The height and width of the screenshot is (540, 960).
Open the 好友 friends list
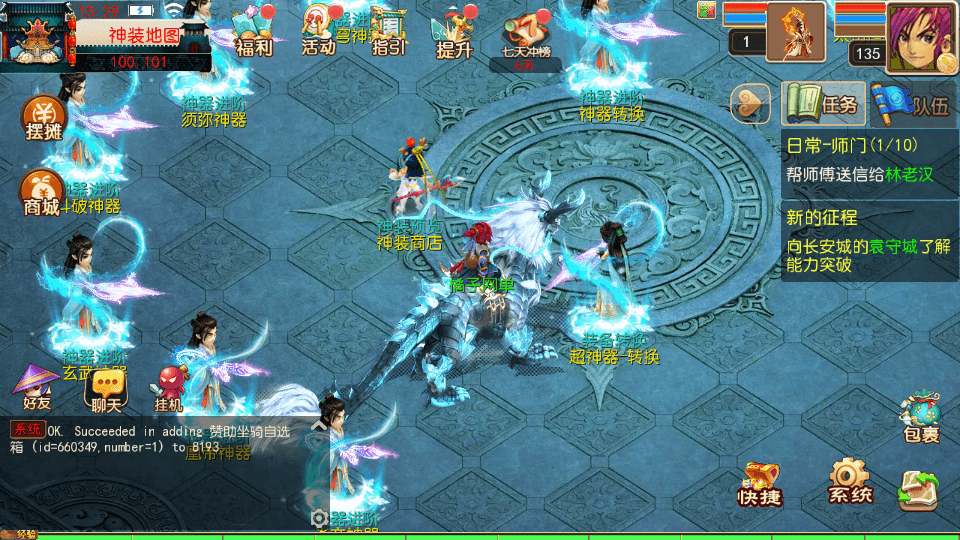point(37,388)
